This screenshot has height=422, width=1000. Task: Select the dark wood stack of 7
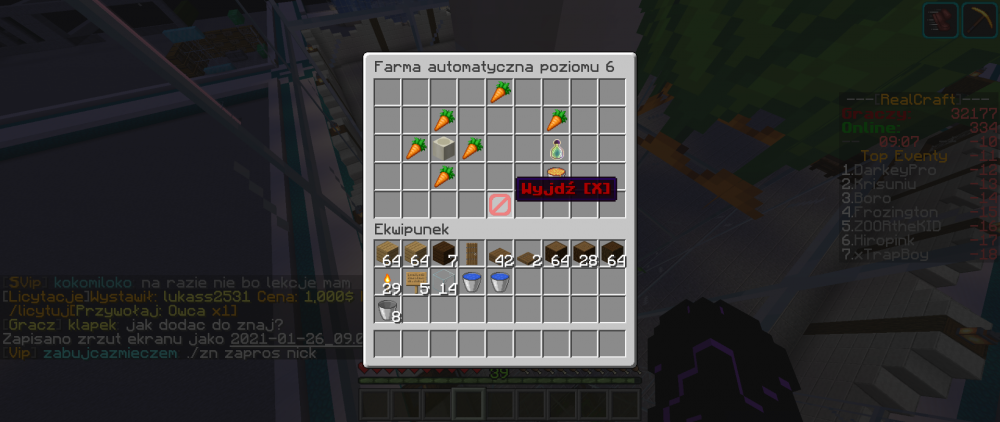[x=444, y=254]
